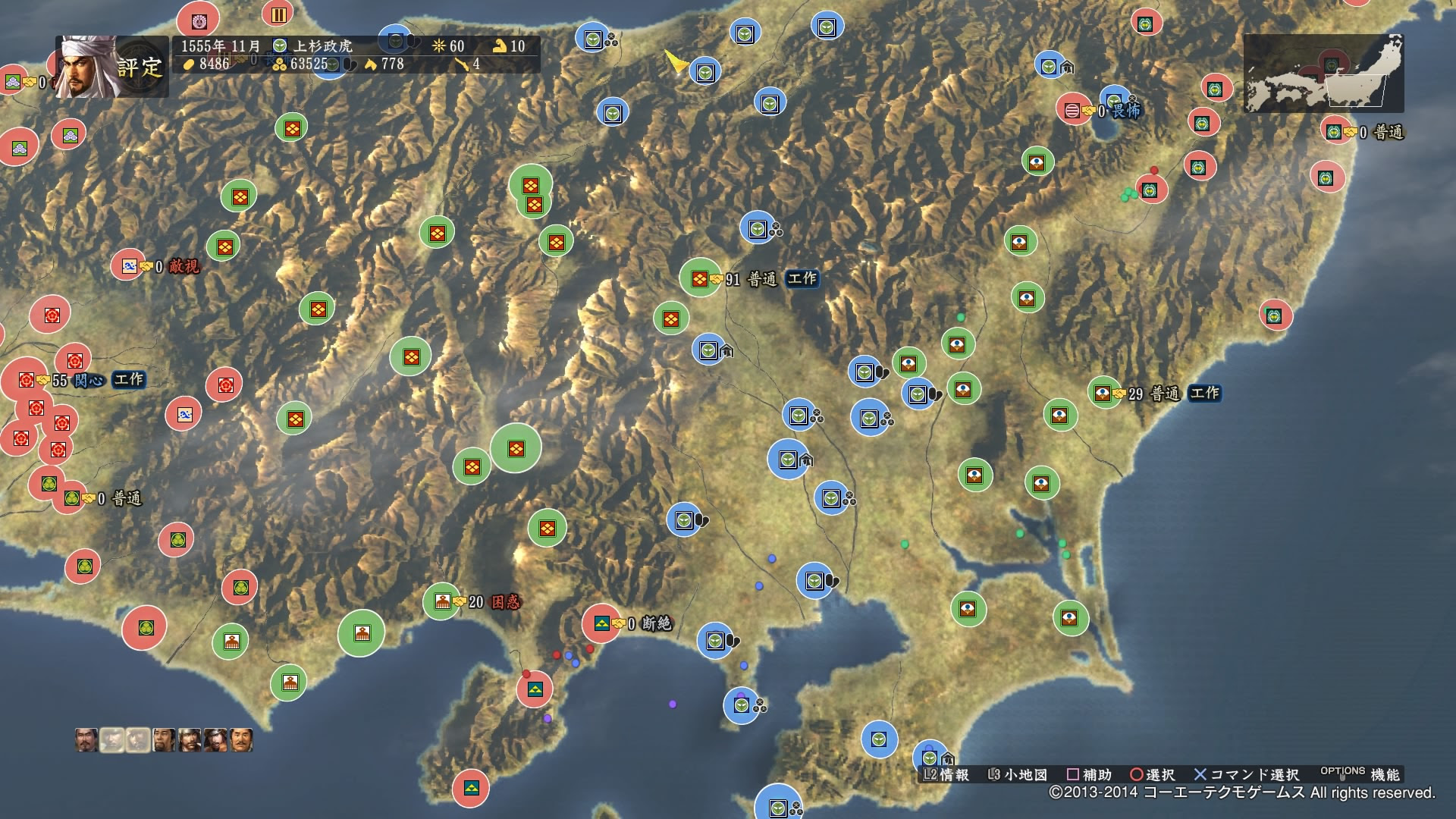Click the population icon showing 63525
1456x819 pixels.
[x=278, y=64]
